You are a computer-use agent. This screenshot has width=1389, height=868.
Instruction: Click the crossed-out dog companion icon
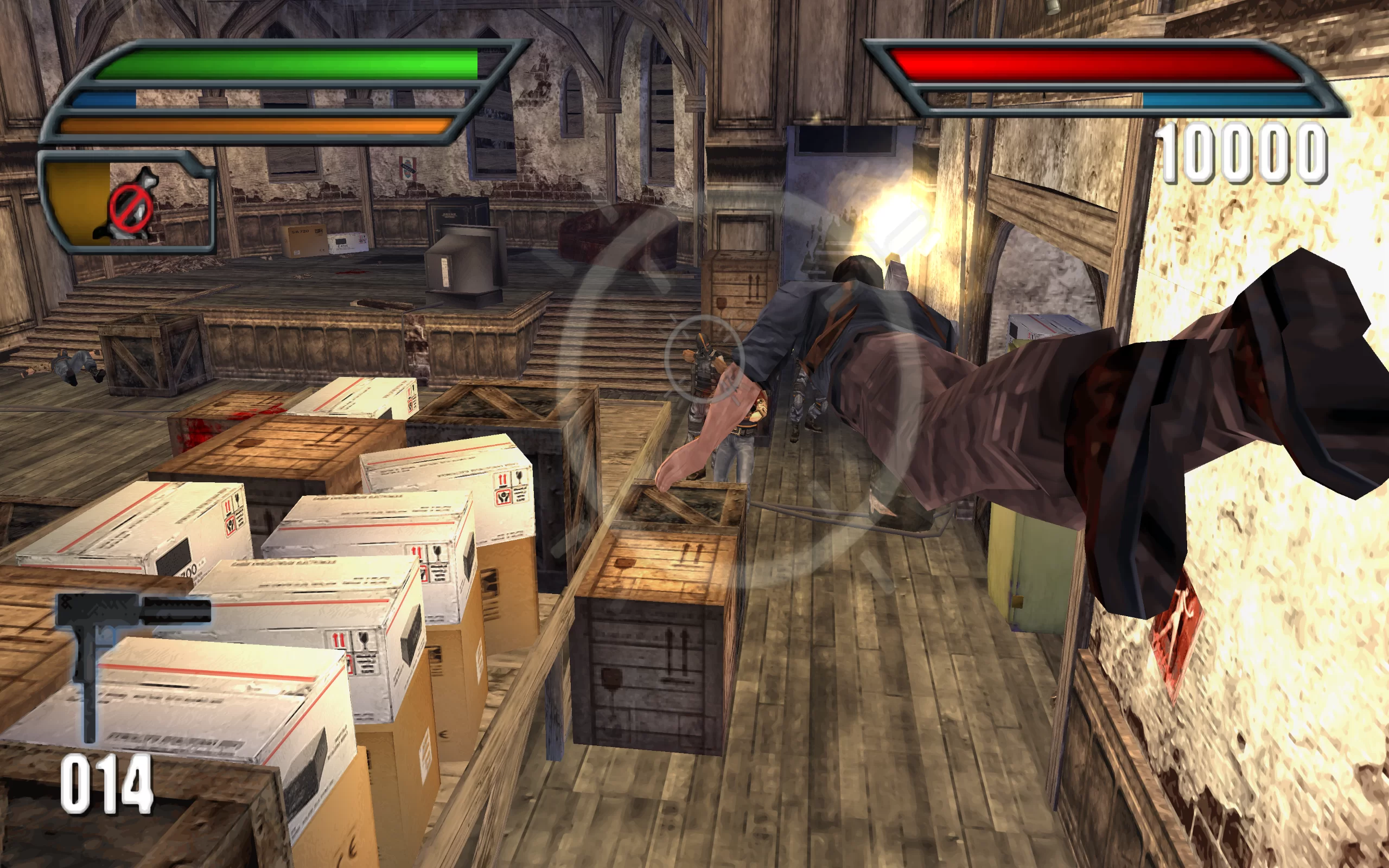(x=131, y=205)
